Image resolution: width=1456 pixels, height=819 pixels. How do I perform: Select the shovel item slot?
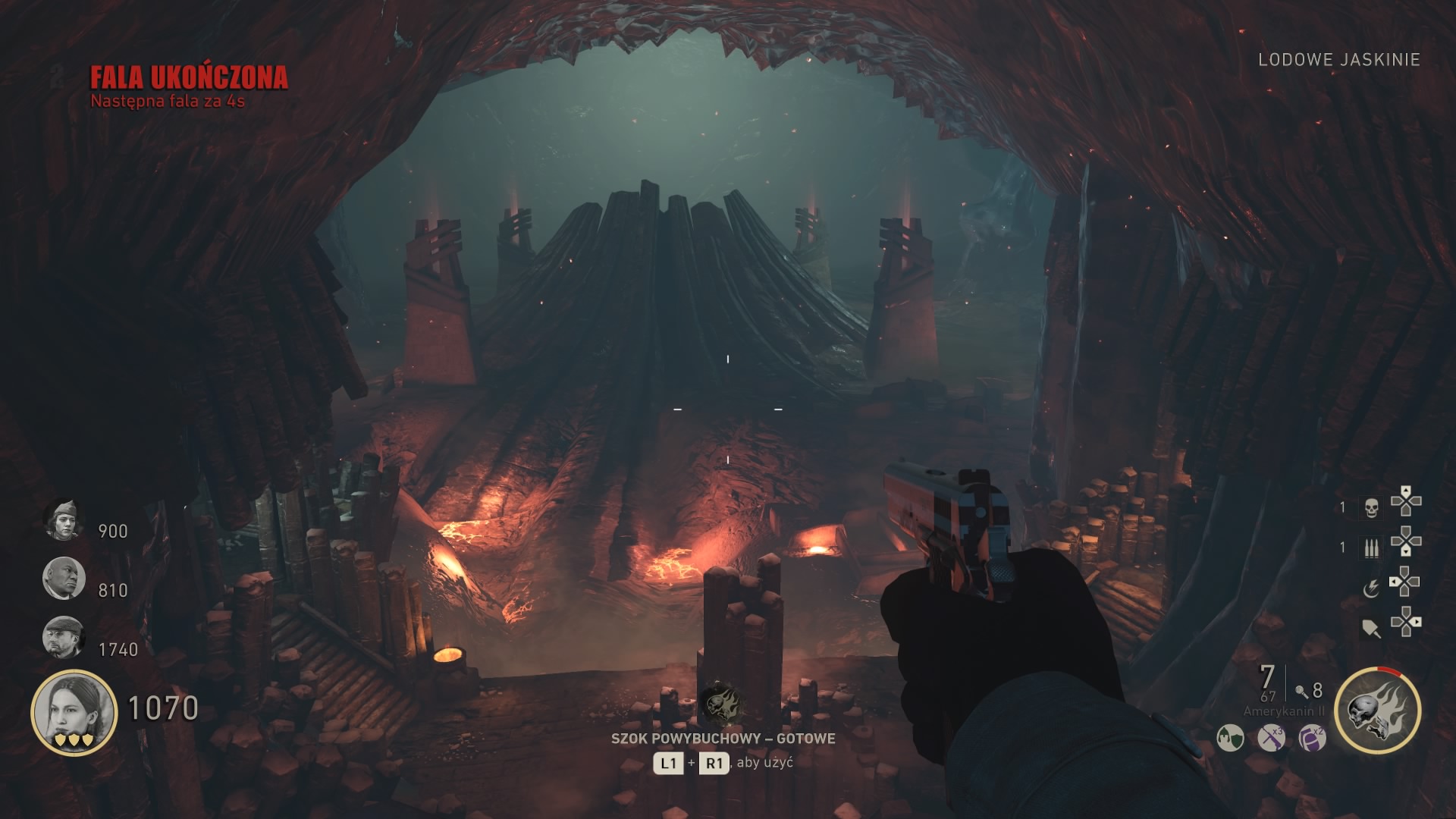pos(1371,628)
